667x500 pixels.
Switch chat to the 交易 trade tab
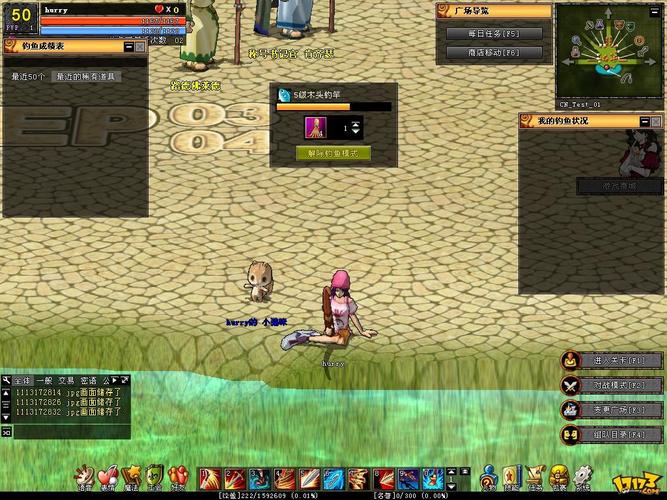coord(66,380)
